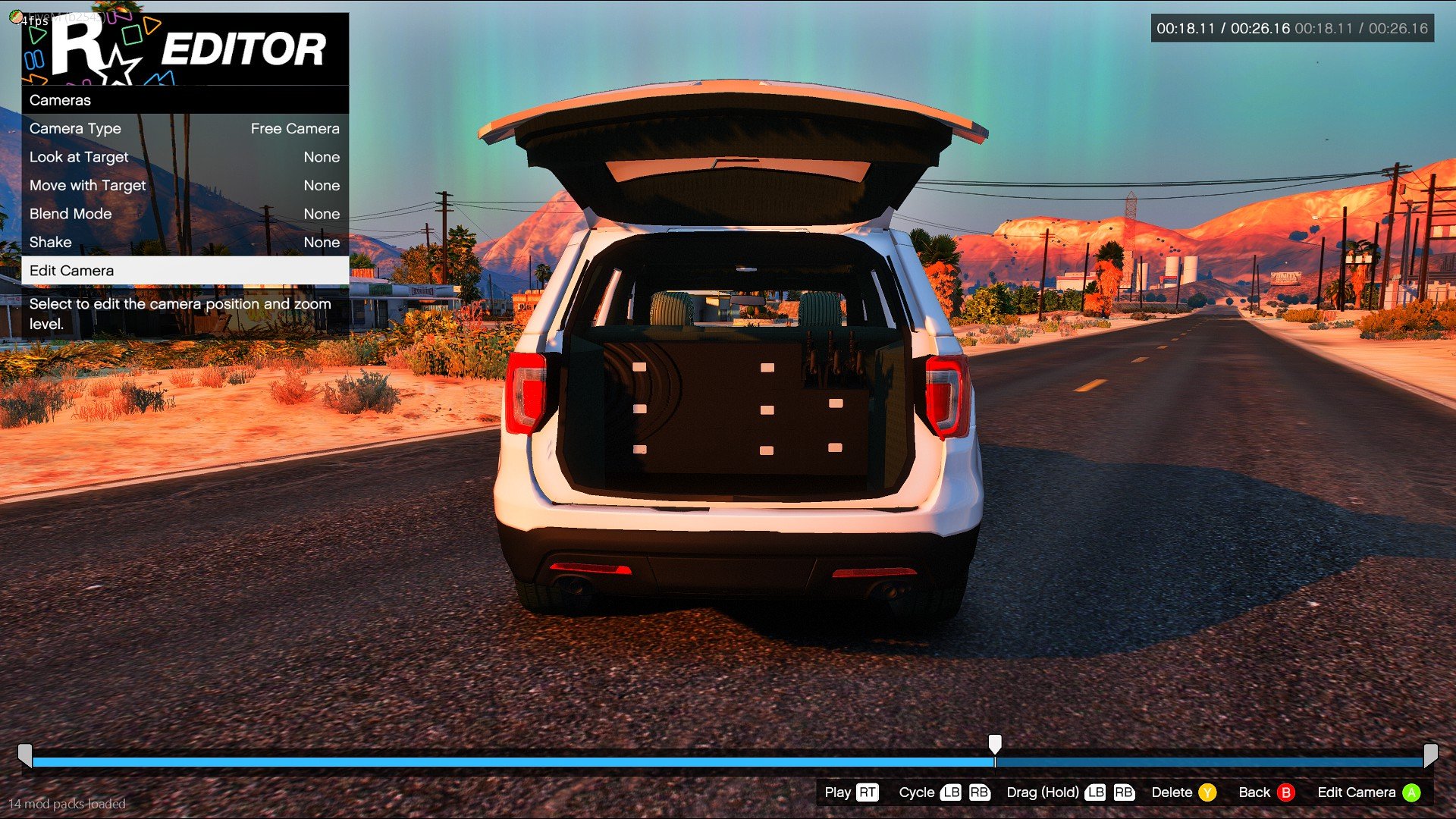Choose the Look at Target option
The image size is (1456, 819).
coord(184,157)
